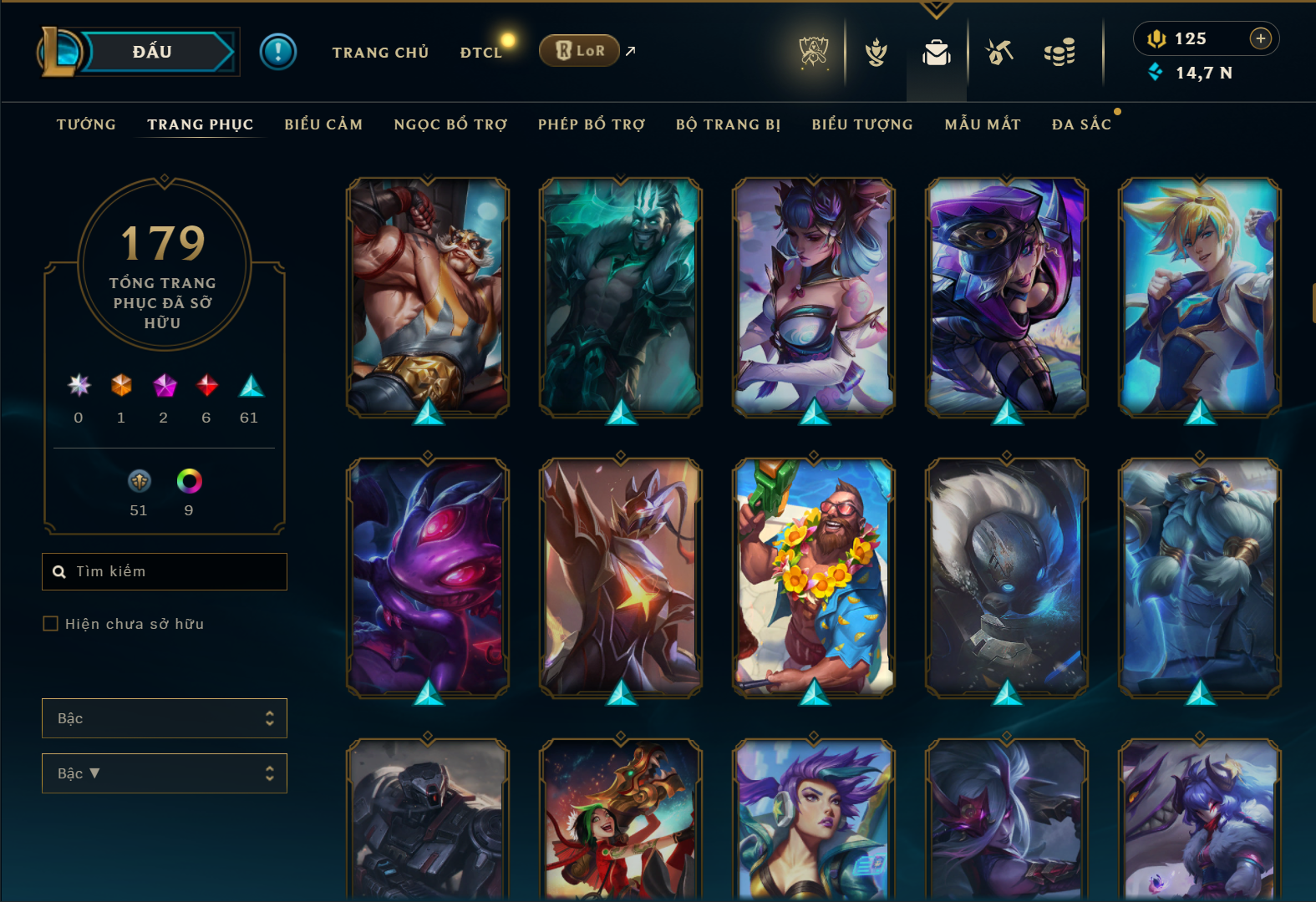Select the PHÉP BỔ TRỢ tab
1316x902 pixels.
coord(592,124)
